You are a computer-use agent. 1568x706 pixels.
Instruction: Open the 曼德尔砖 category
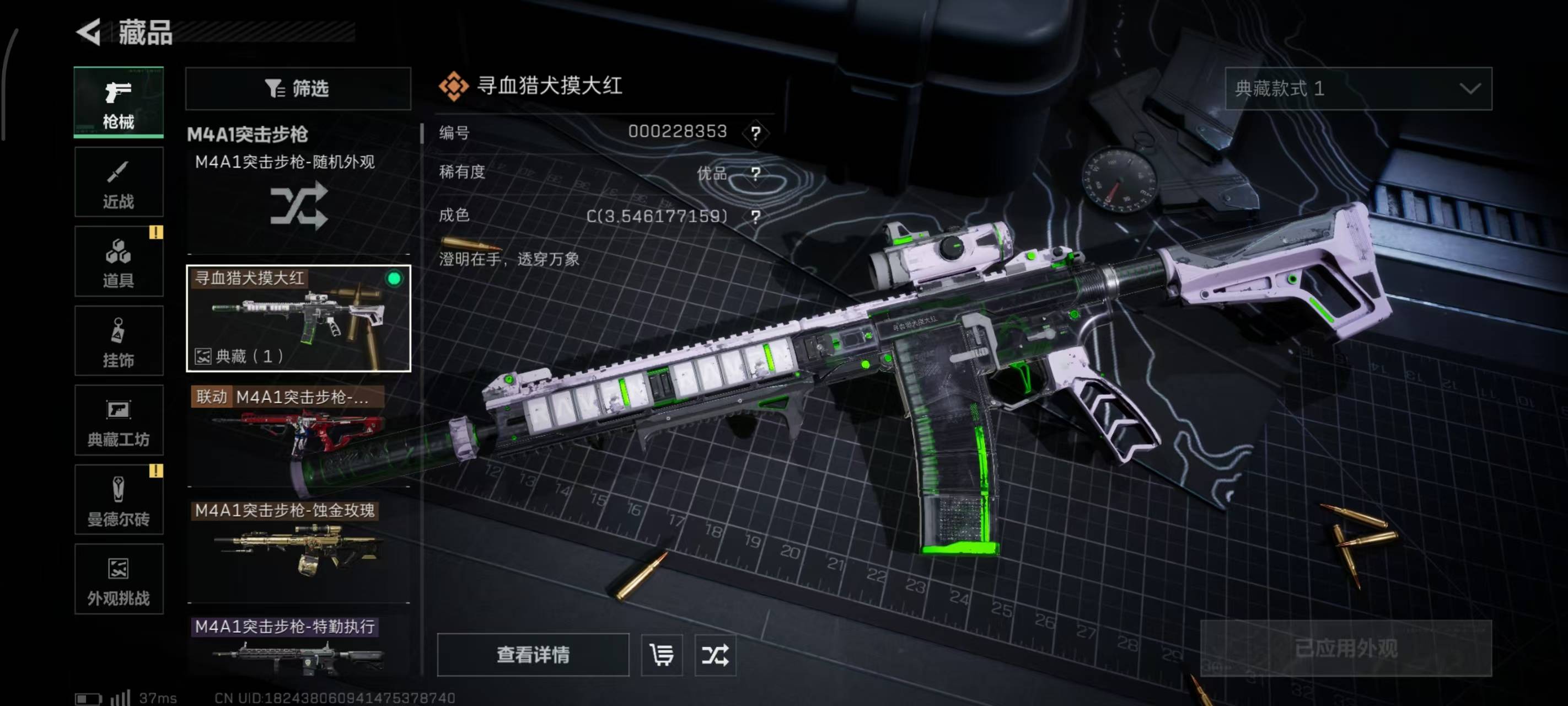[119, 500]
